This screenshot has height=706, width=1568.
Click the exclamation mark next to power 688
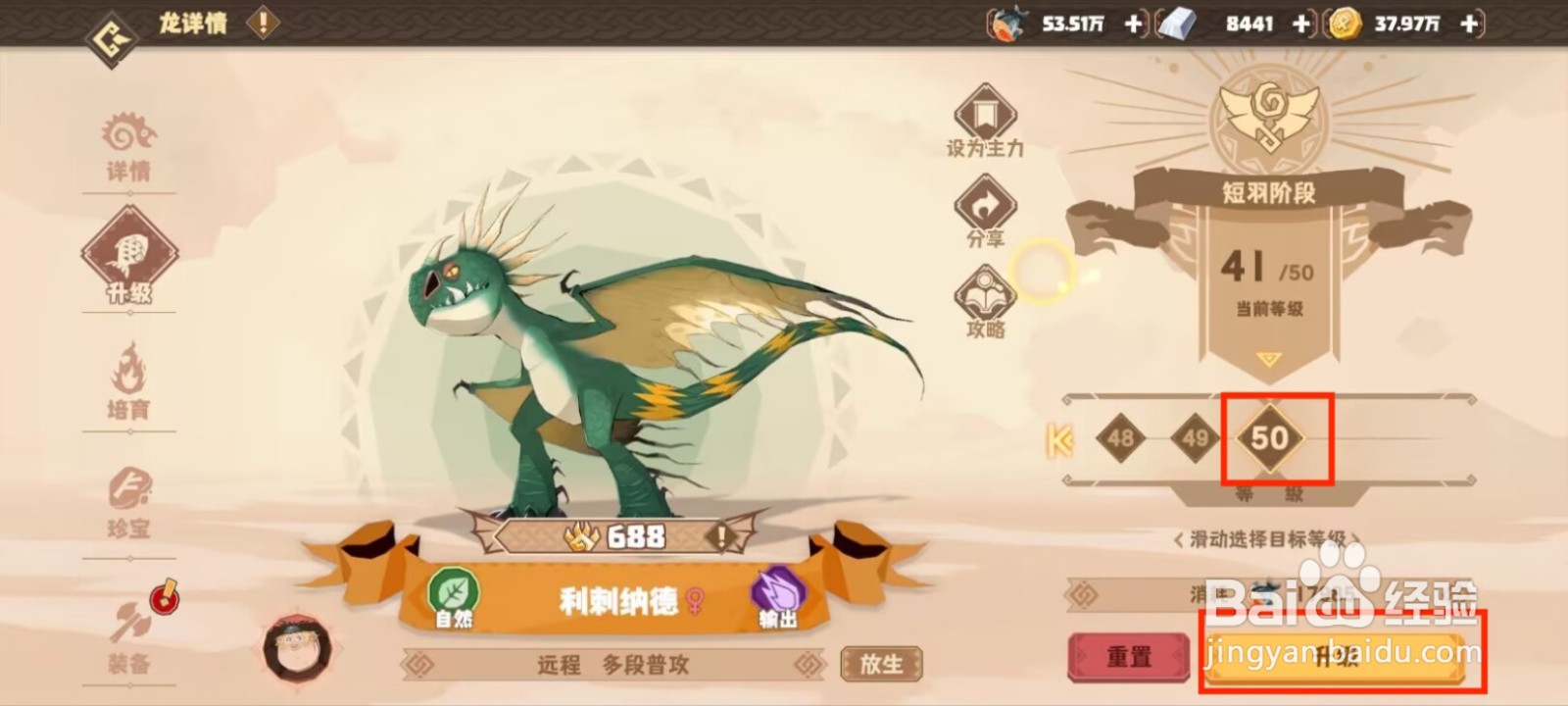[x=722, y=537]
